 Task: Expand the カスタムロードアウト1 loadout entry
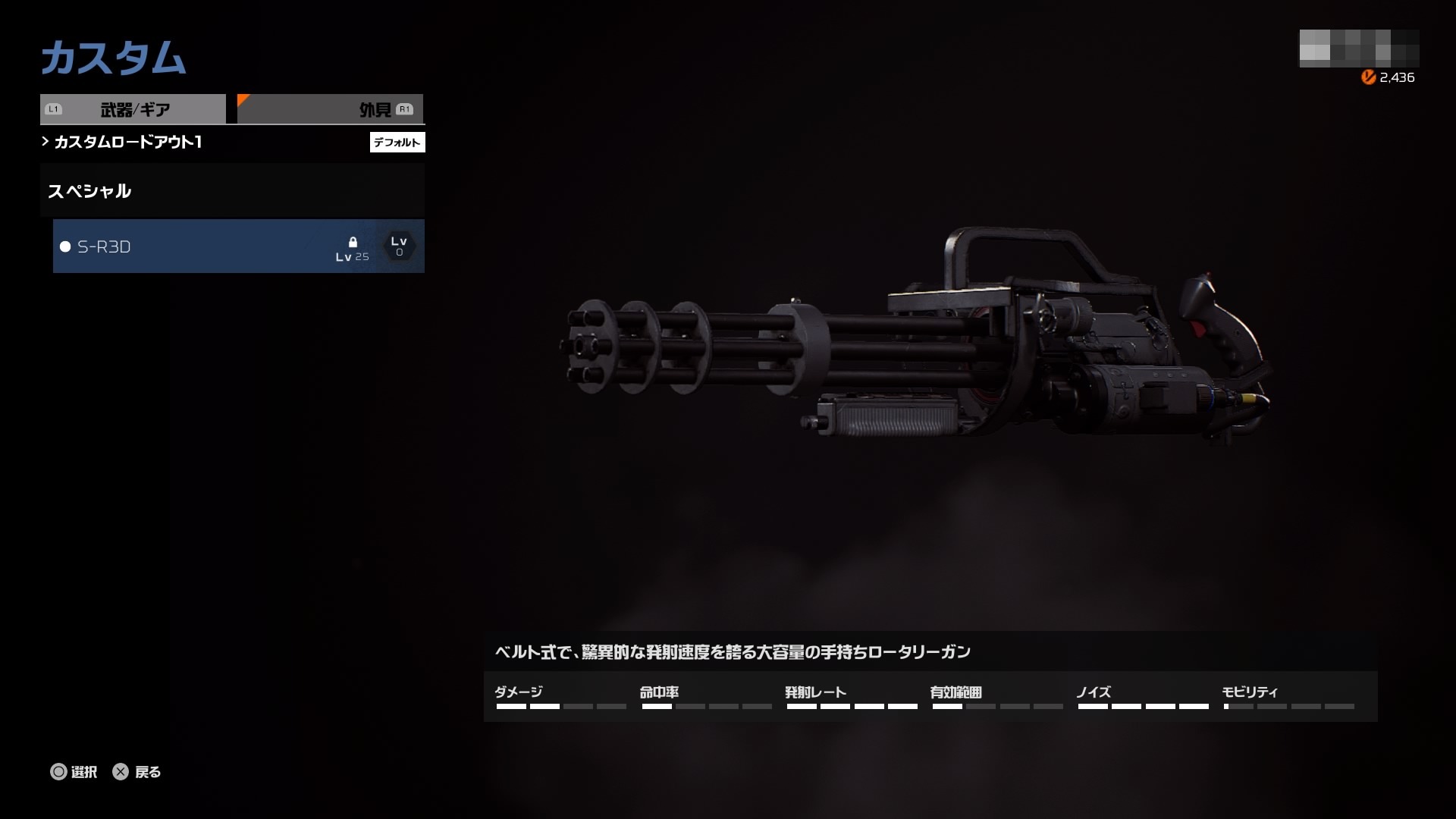click(x=127, y=142)
